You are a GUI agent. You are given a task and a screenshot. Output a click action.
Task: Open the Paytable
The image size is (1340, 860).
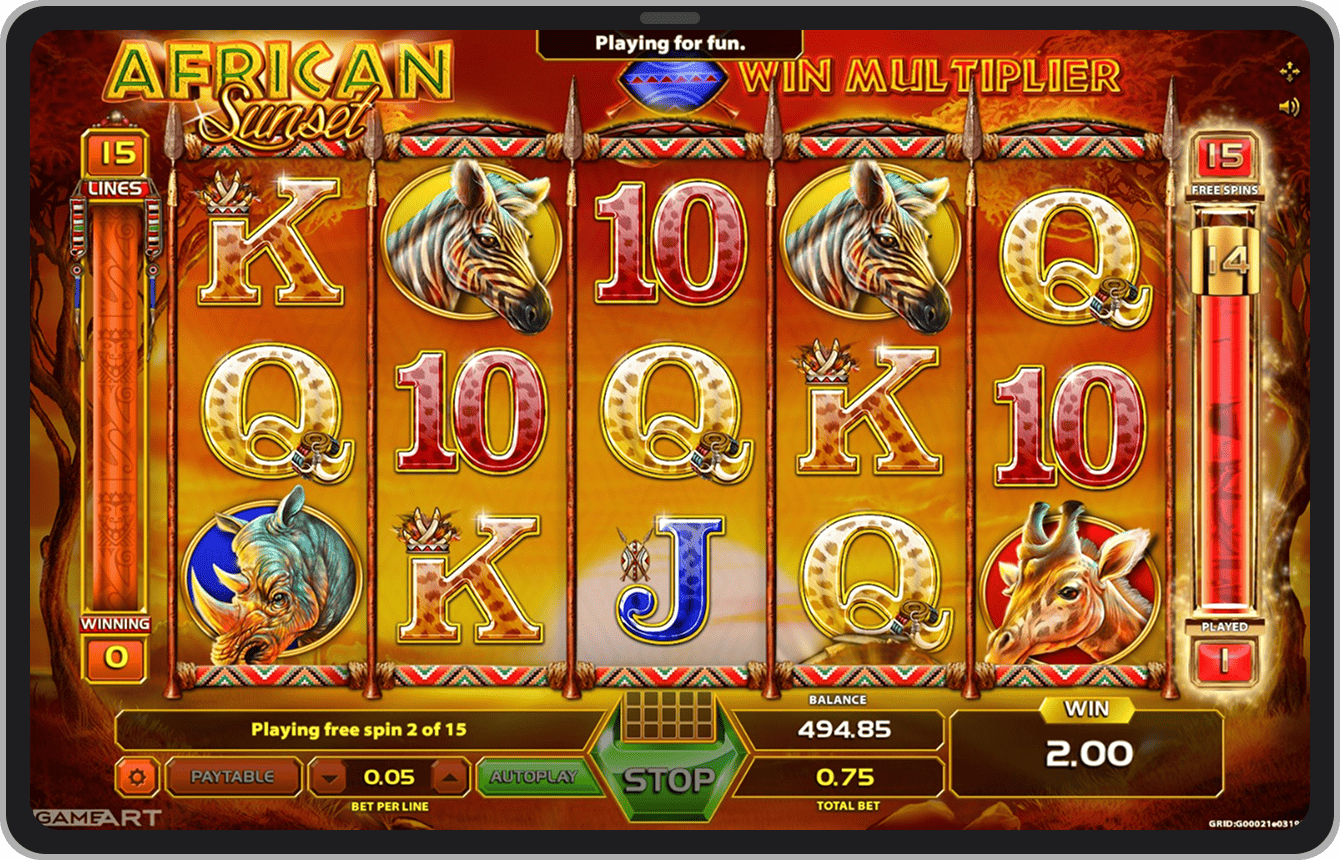click(x=232, y=777)
